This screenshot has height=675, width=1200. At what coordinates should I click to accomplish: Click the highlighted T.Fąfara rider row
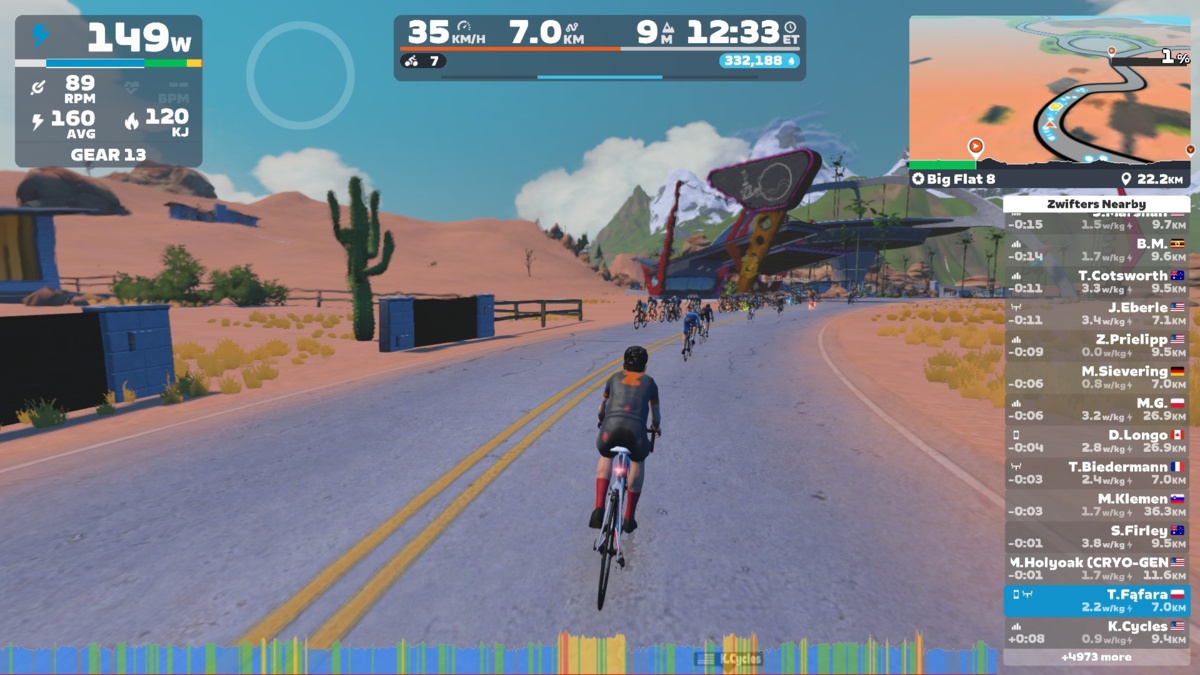tap(1097, 601)
